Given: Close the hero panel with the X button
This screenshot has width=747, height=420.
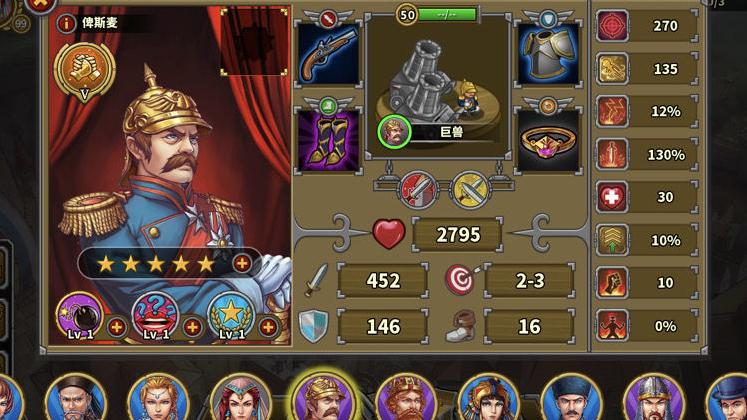Looking at the screenshot, I should [39, 4].
